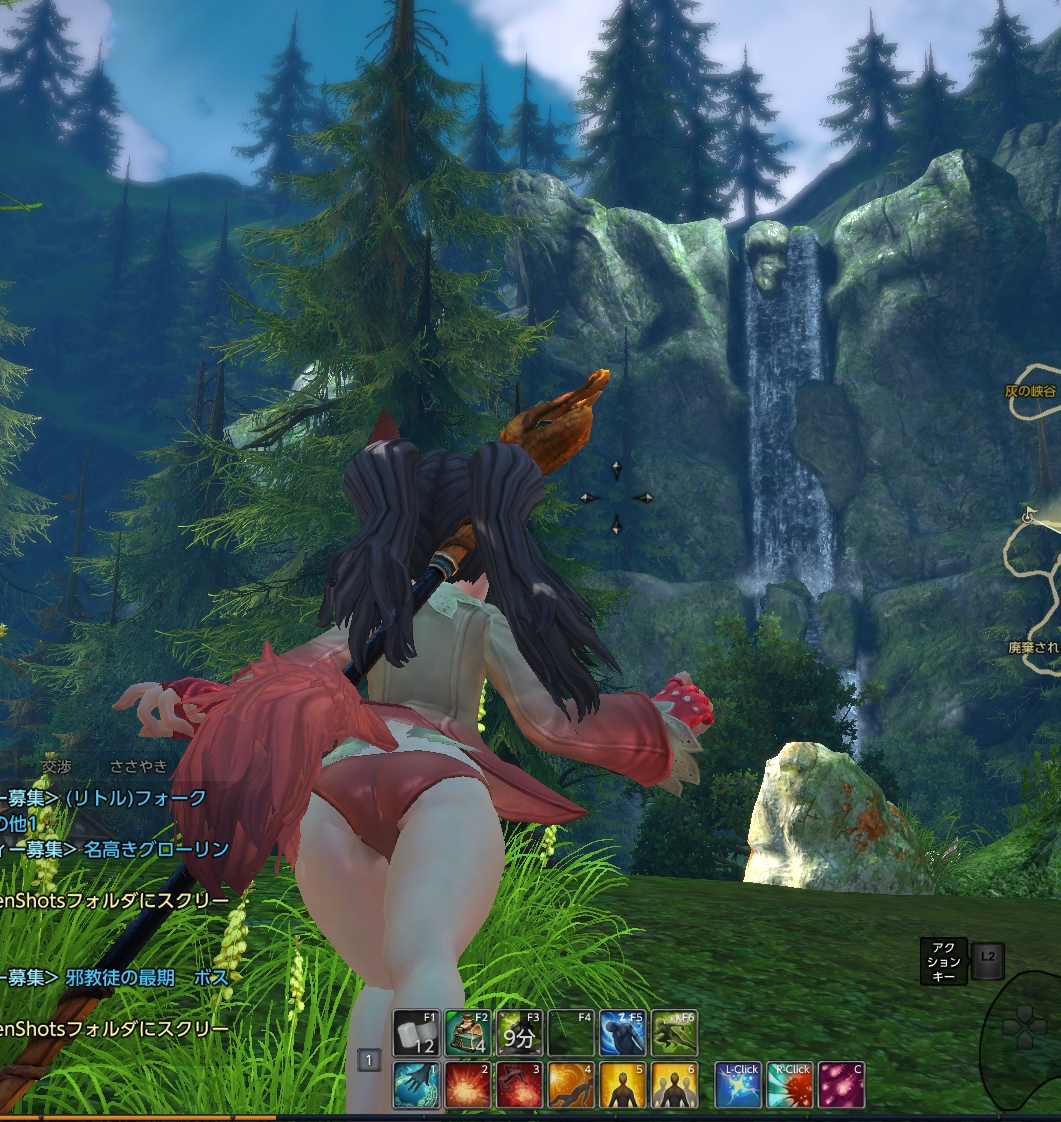Activate the single glowing figure skill in slot 5
The width and height of the screenshot is (1061, 1122).
coord(622,1086)
